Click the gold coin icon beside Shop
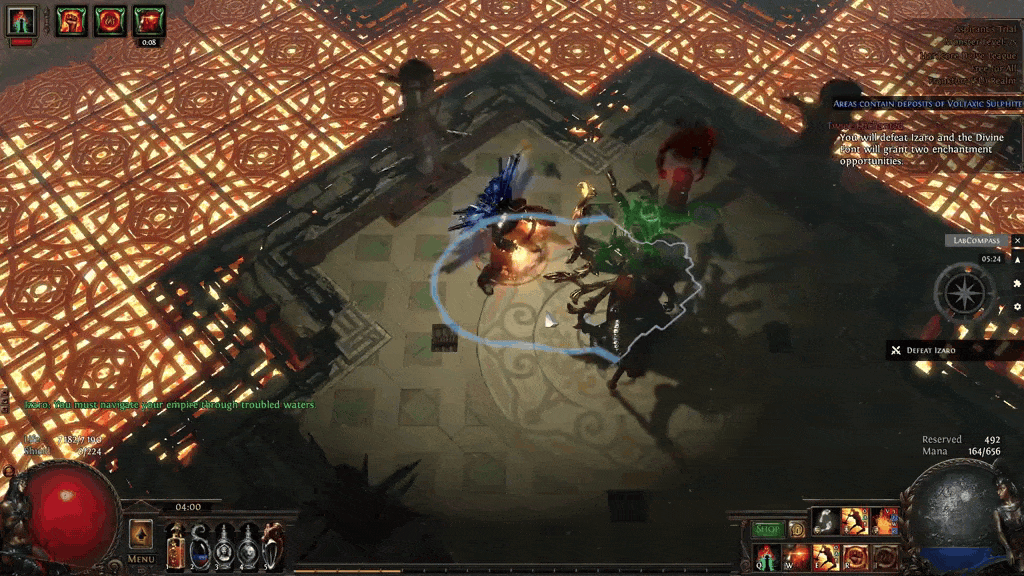This screenshot has height=576, width=1024. (797, 529)
